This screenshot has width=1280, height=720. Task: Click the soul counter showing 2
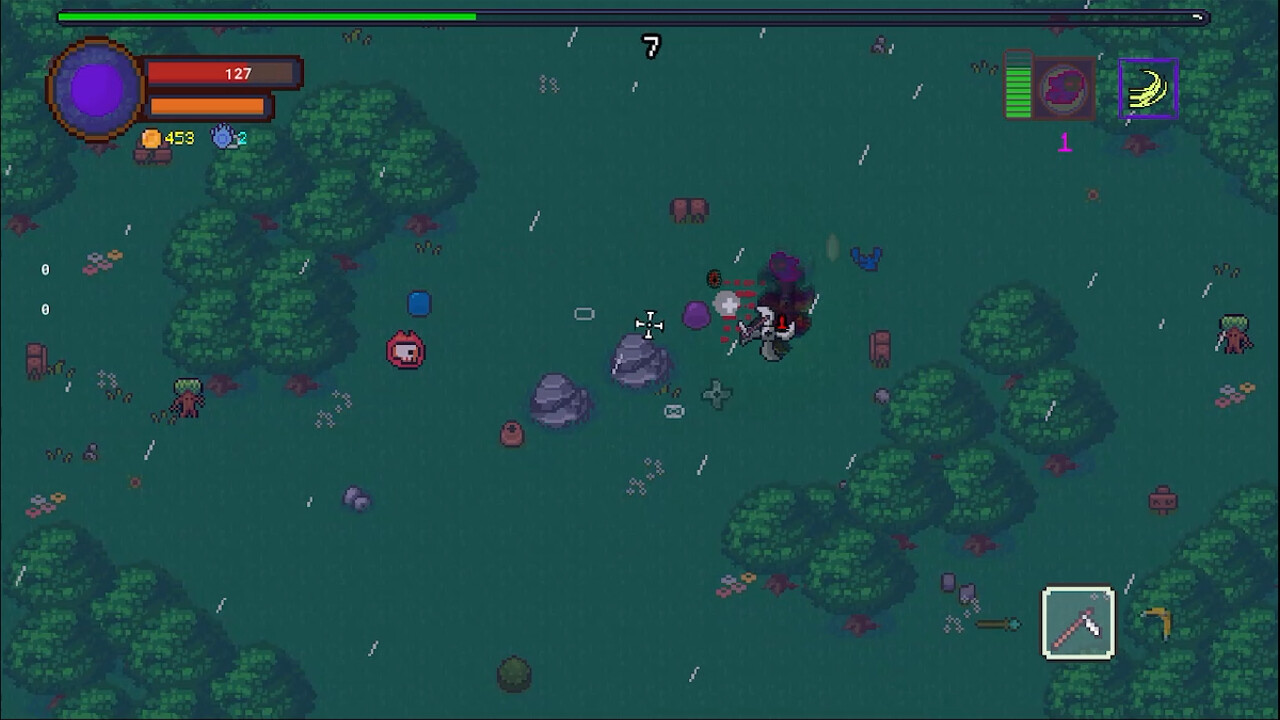click(x=241, y=138)
